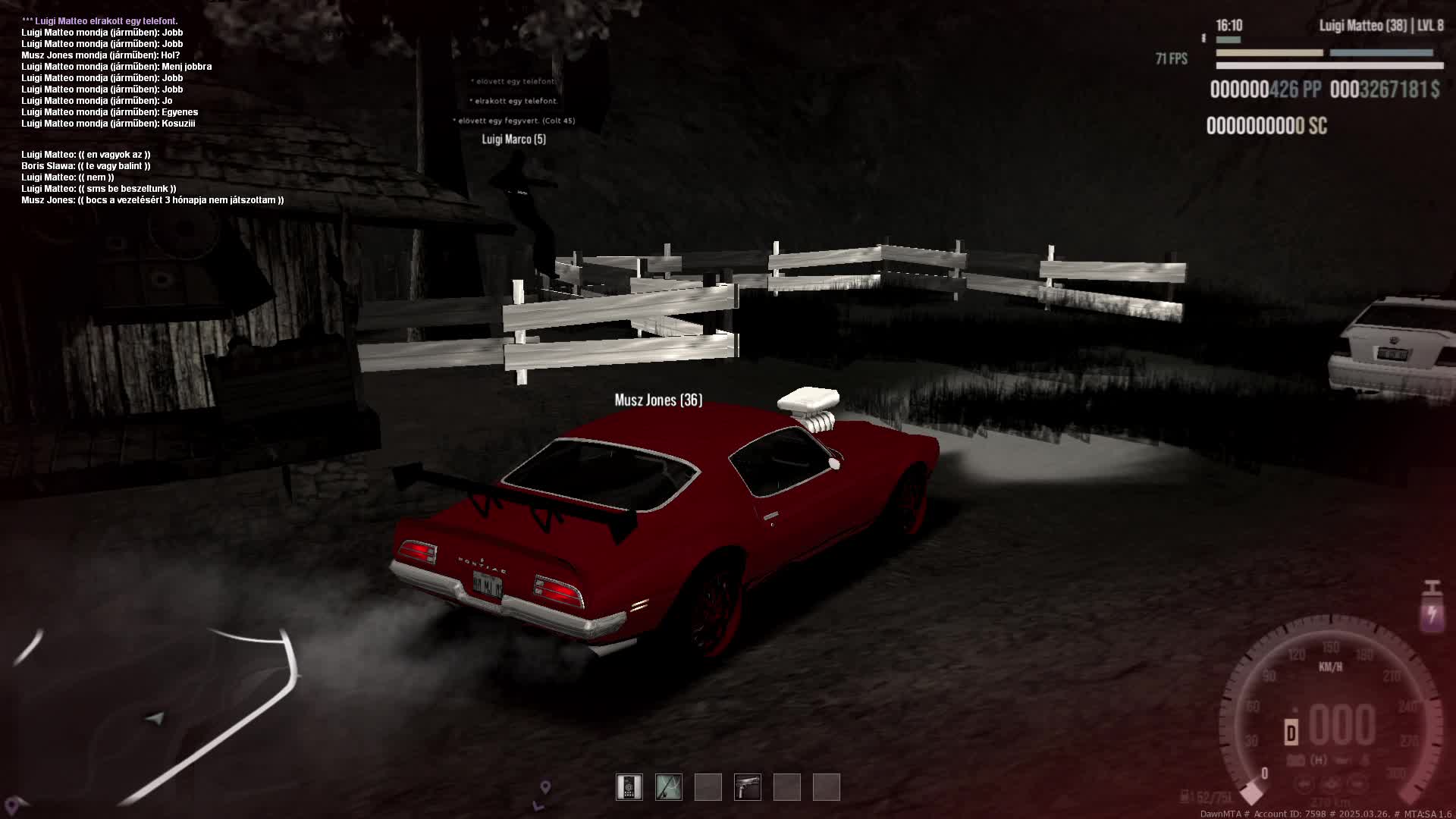Click the location pin beside hotbar
The image size is (1456, 819).
click(x=545, y=788)
